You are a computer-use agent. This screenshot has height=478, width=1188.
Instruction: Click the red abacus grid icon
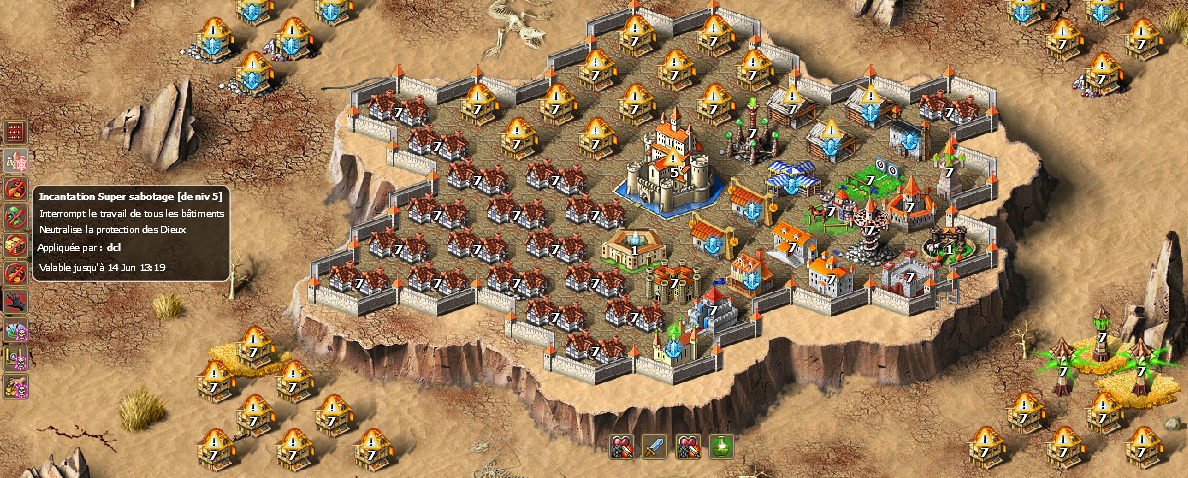16,131
